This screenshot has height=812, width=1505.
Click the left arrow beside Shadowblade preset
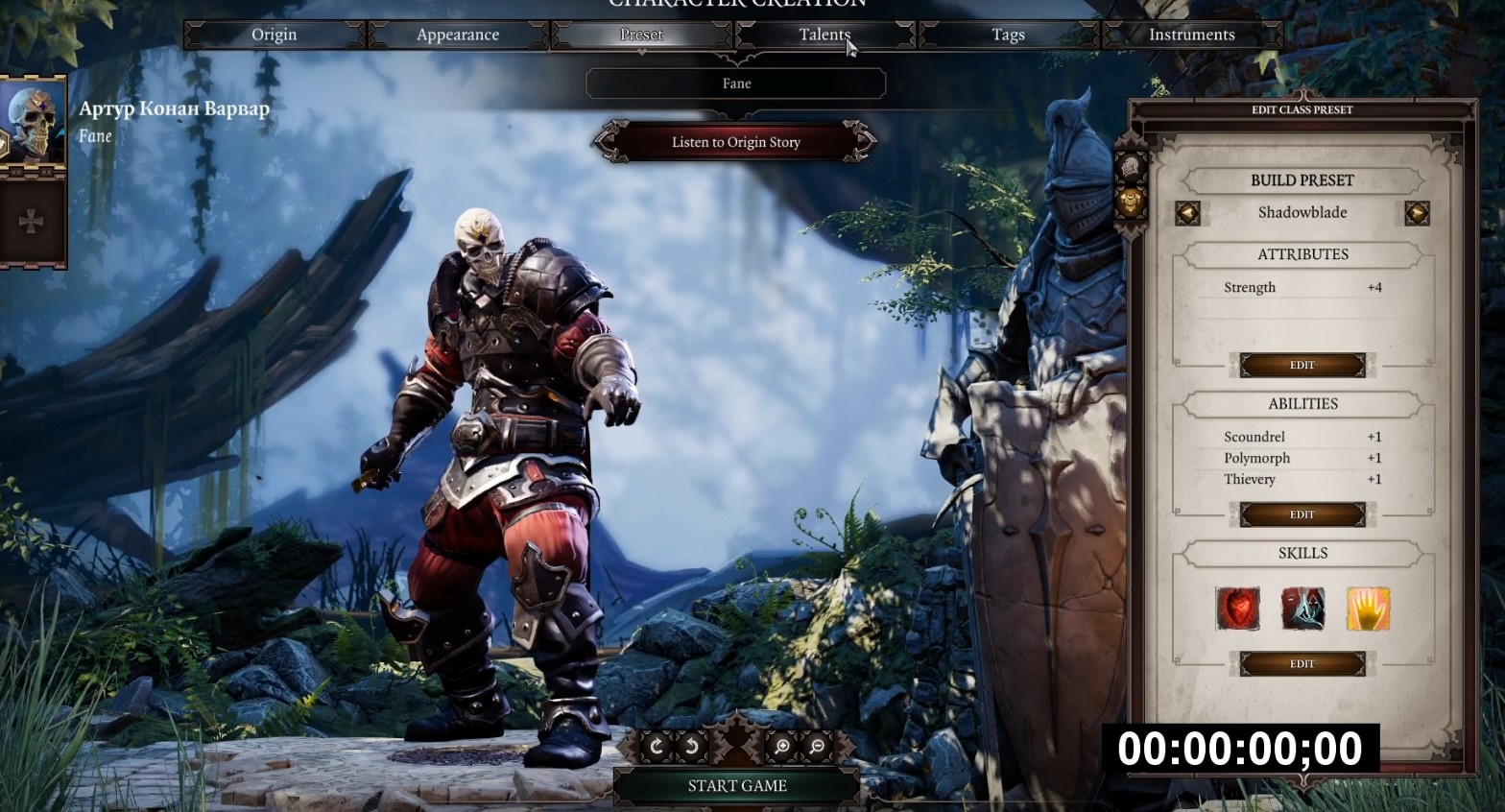pyautogui.click(x=1188, y=213)
